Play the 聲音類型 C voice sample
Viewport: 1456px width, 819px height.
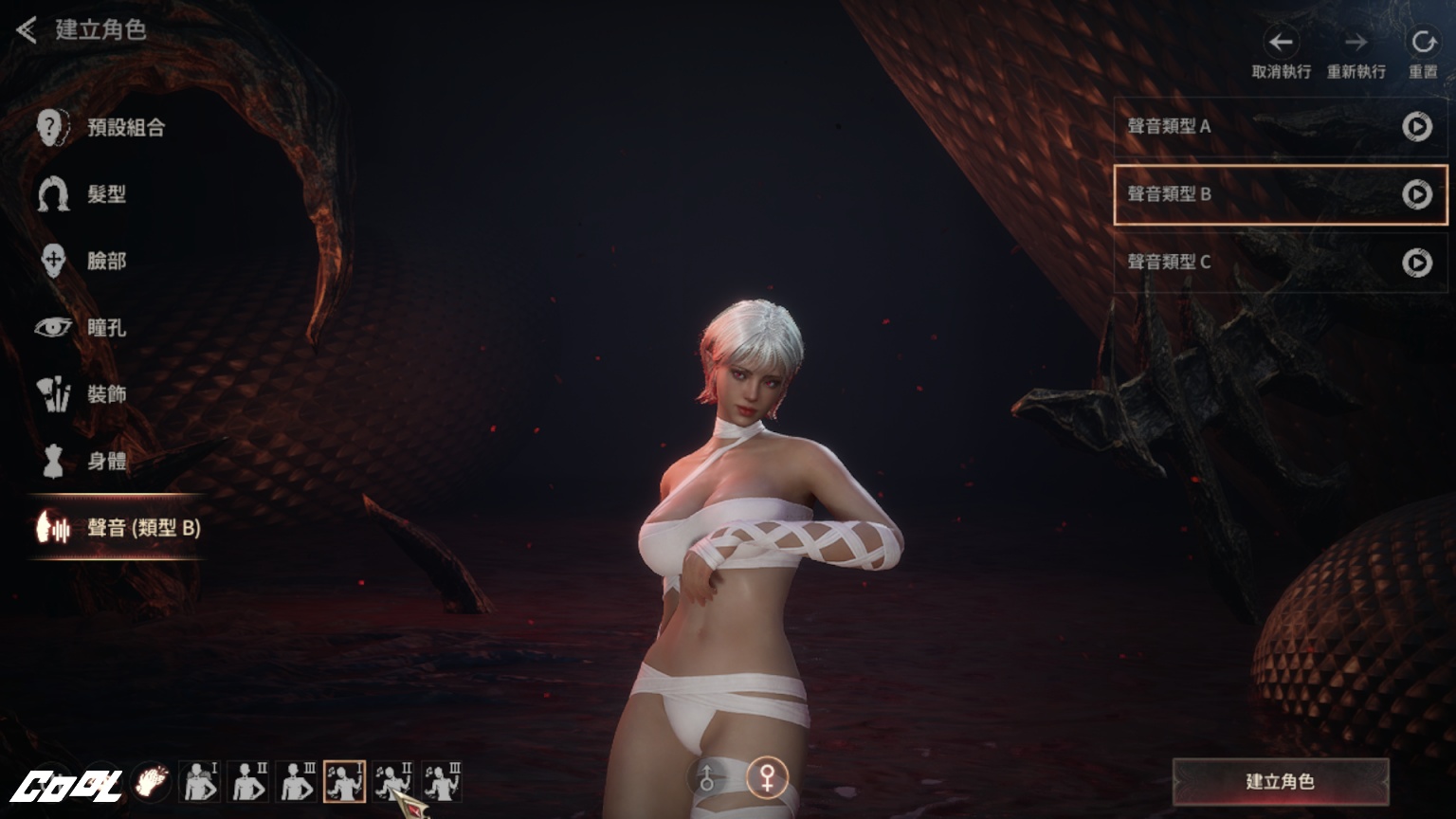tap(1417, 262)
